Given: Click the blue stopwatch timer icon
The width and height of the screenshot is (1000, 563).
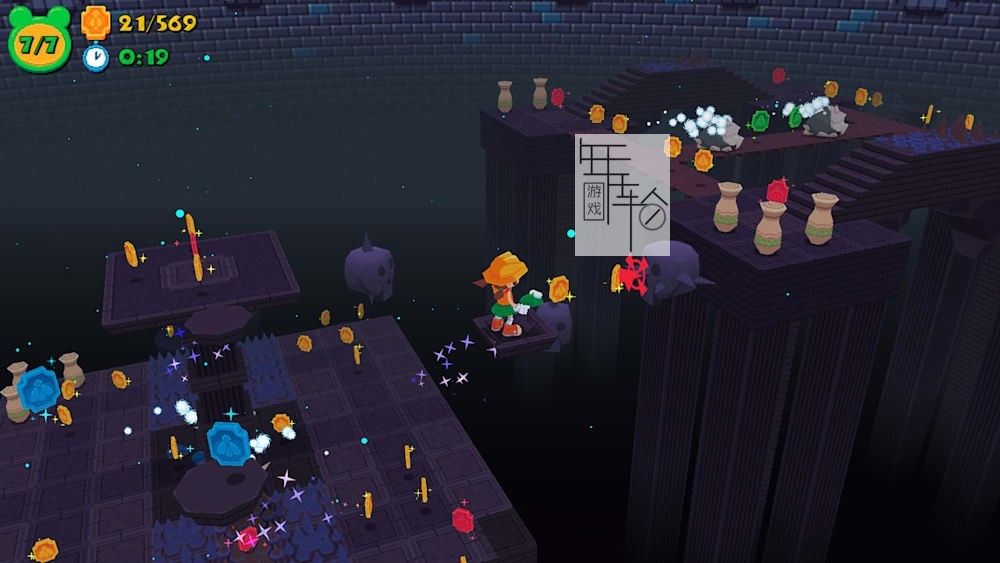Looking at the screenshot, I should tap(96, 57).
